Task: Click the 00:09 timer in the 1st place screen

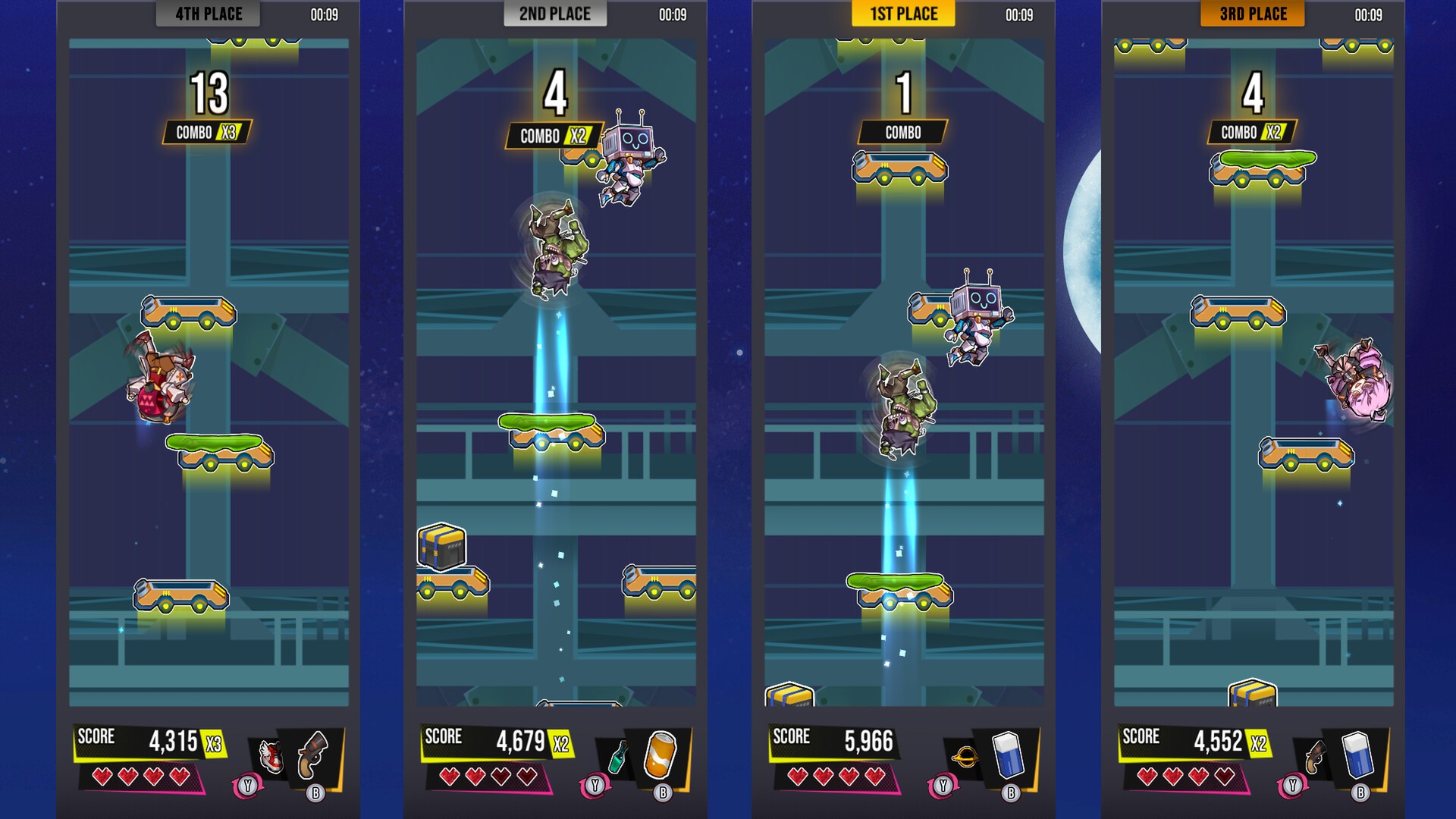Action: point(1017,12)
